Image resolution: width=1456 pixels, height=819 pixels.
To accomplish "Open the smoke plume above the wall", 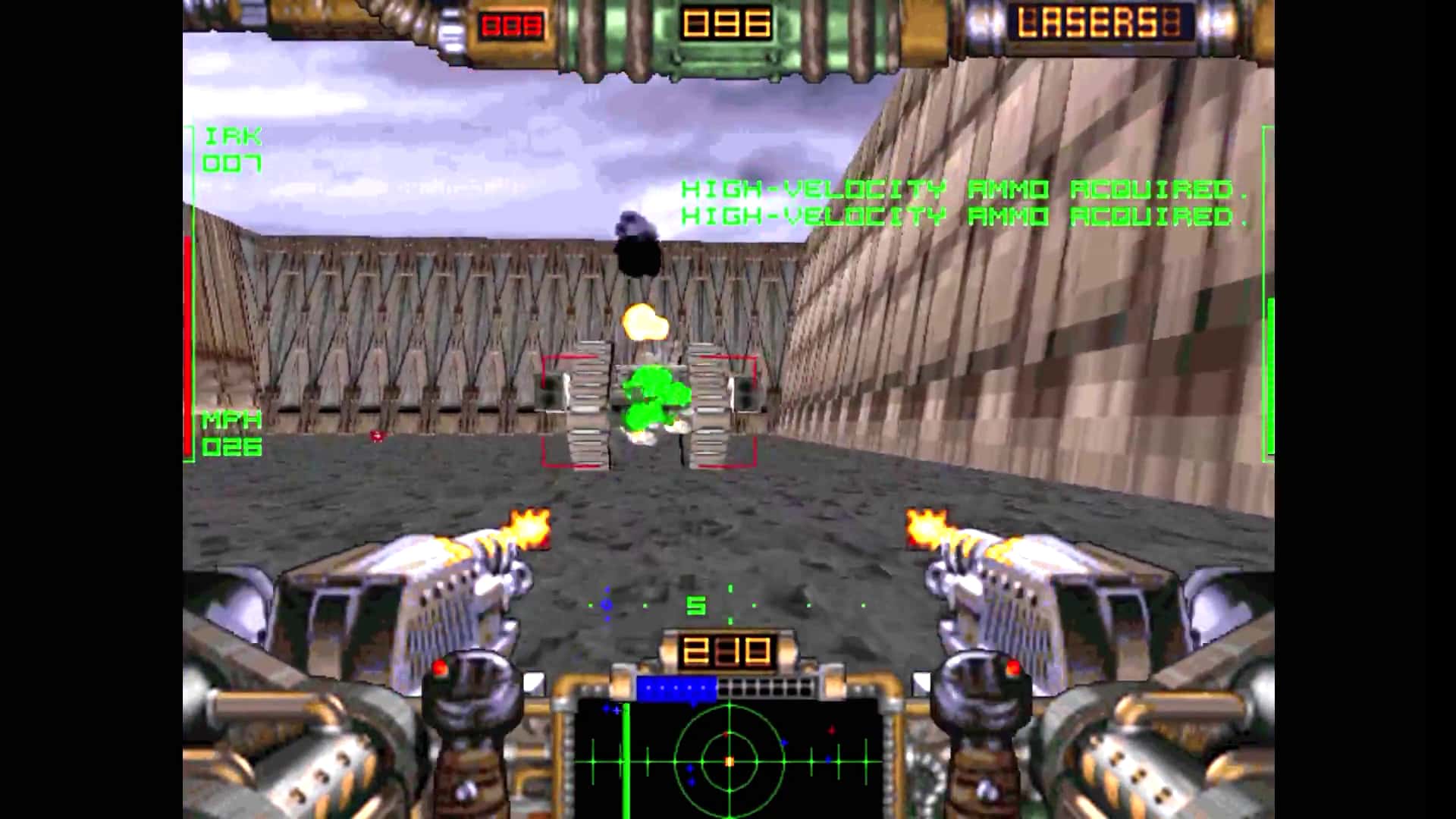I will (x=637, y=243).
